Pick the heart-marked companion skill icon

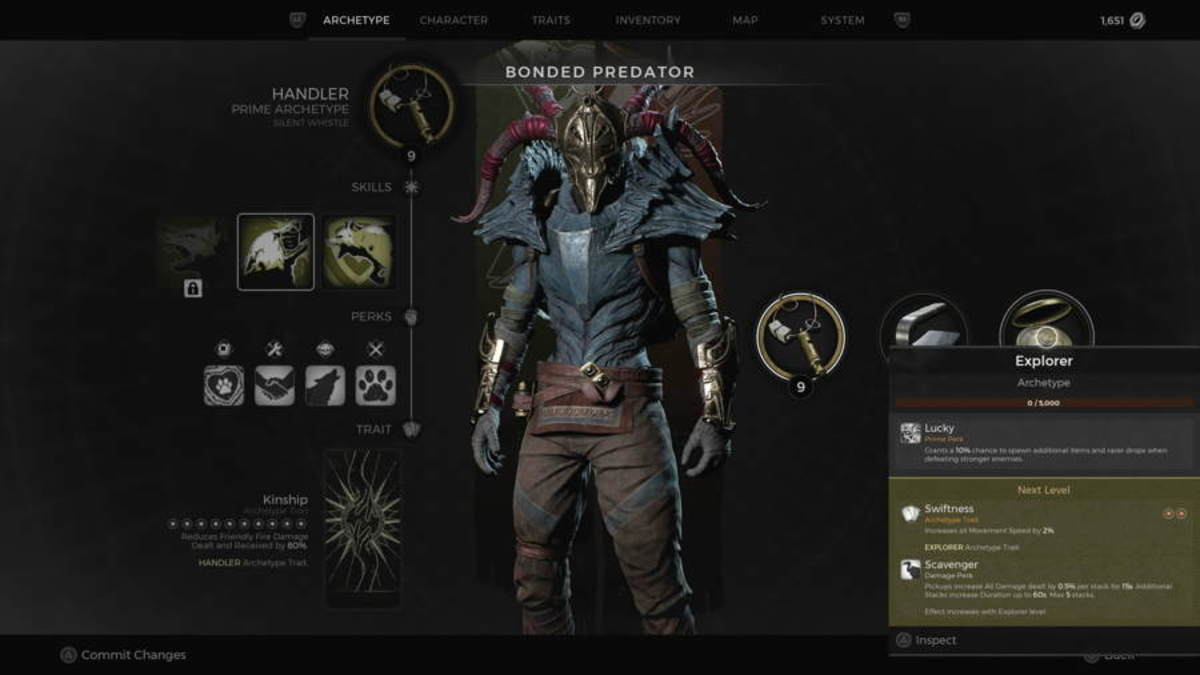pos(357,252)
